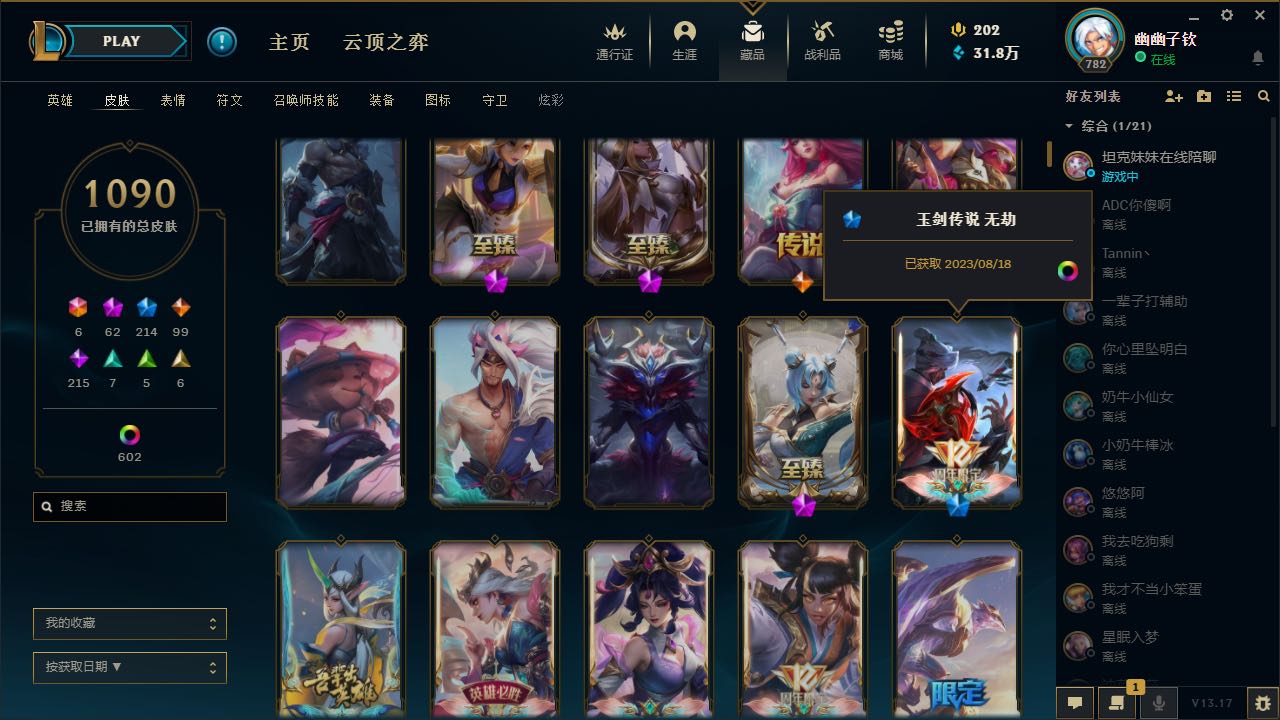1280x720 pixels.
Task: Open the 主页 menu item
Action: click(288, 42)
